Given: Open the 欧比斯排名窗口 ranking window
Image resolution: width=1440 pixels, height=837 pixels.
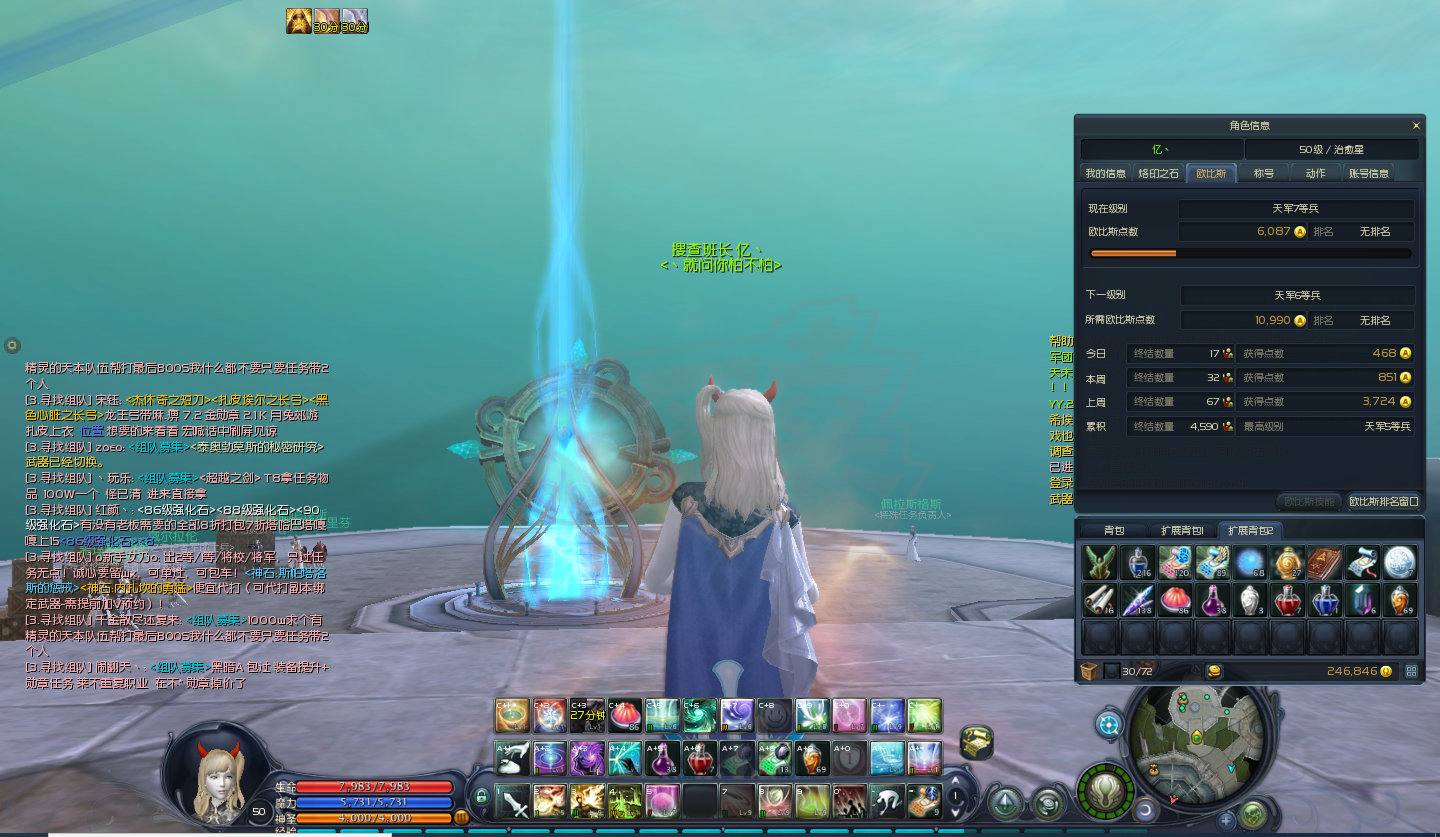Looking at the screenshot, I should 1383,501.
